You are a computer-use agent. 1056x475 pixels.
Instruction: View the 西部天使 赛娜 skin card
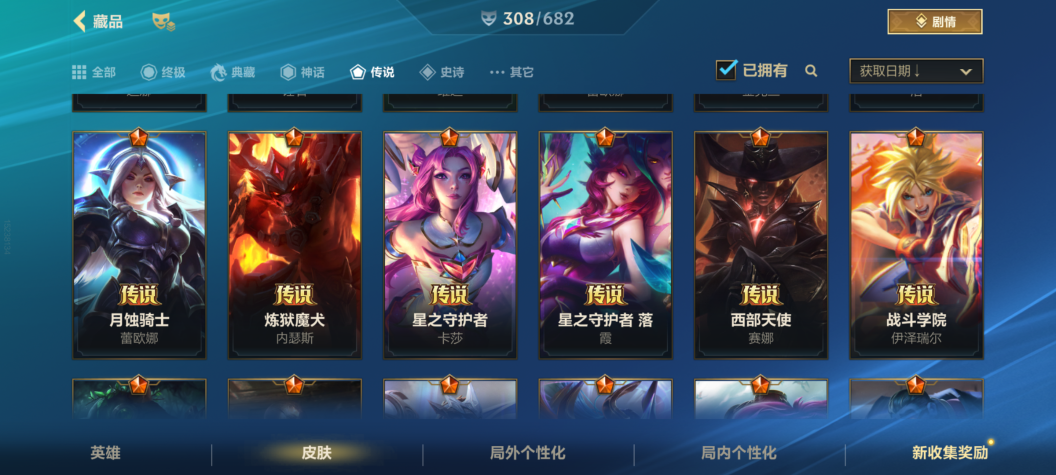pyautogui.click(x=761, y=245)
